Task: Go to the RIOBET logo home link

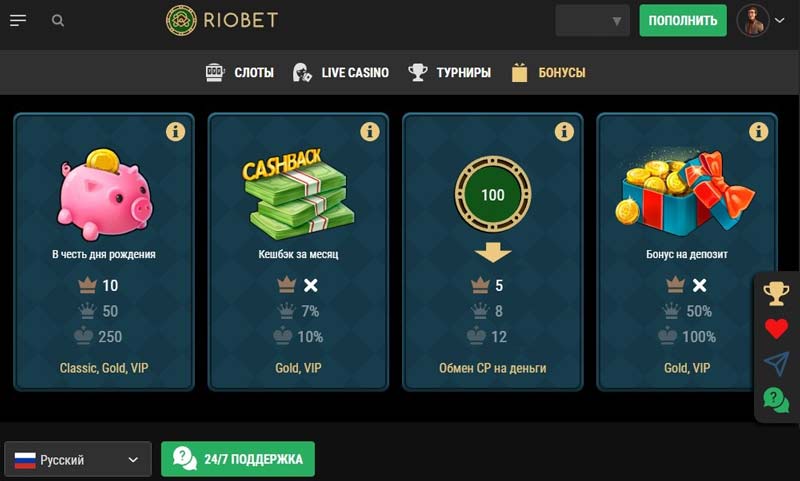Action: (x=222, y=20)
